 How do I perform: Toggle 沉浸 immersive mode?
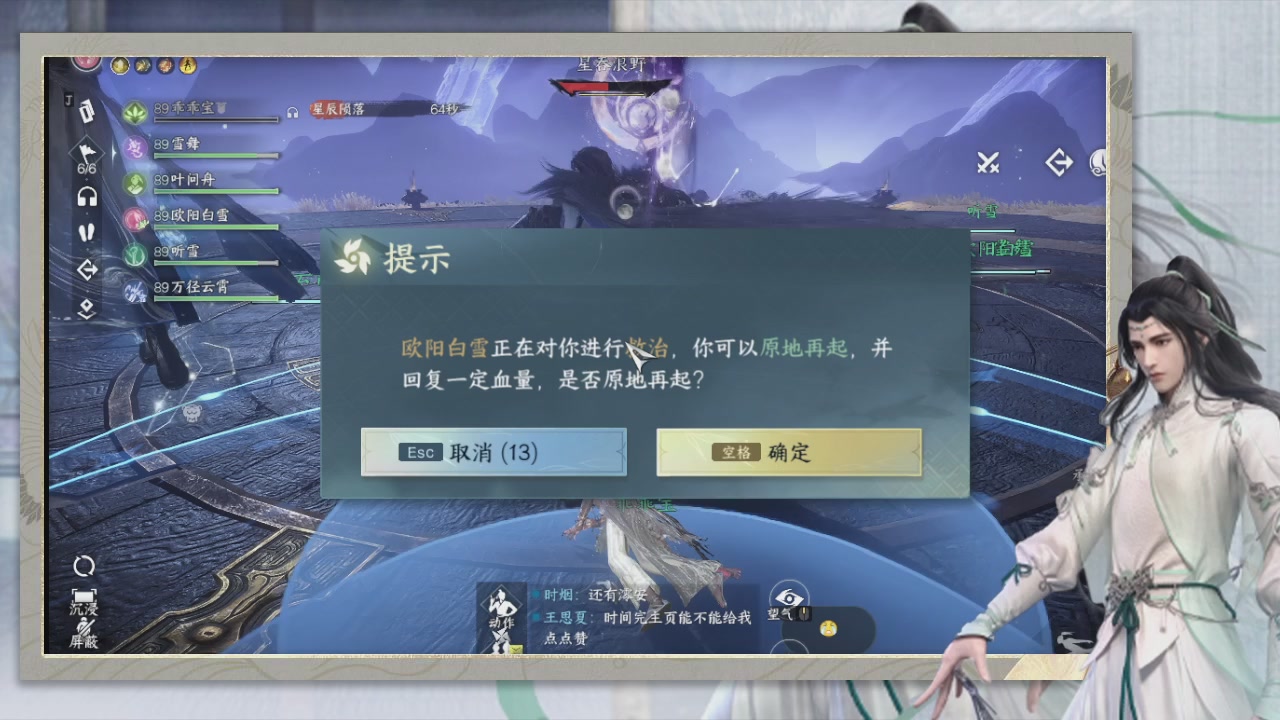pos(85,600)
